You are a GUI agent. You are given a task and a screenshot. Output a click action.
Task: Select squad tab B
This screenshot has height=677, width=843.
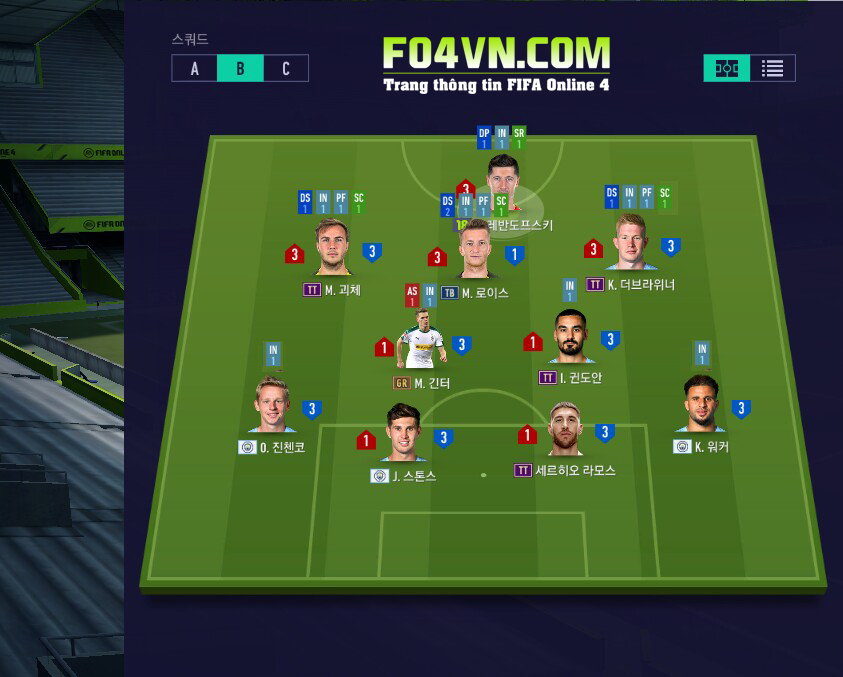click(x=240, y=69)
